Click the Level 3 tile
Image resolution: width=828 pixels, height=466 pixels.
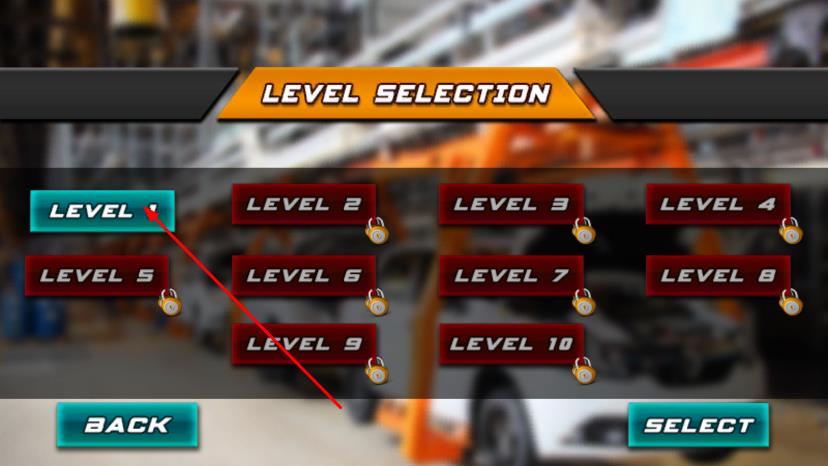click(x=511, y=205)
